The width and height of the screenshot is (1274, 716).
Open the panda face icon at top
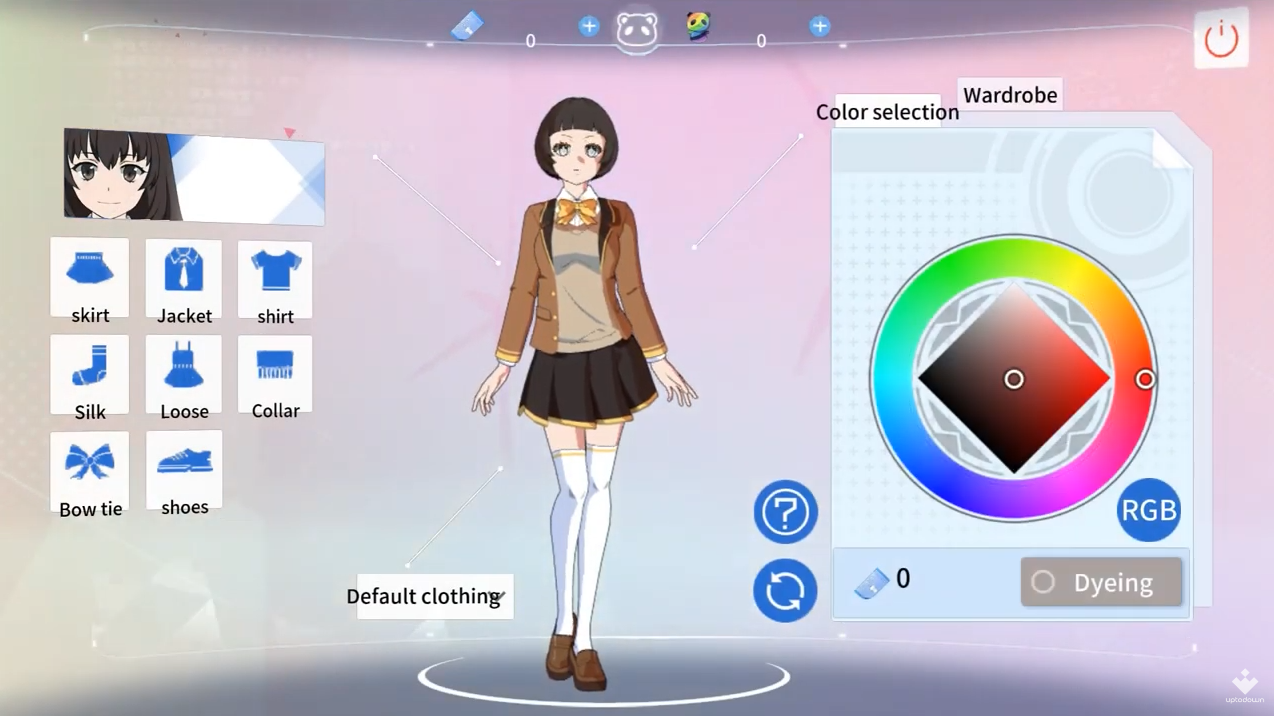[x=637, y=31]
